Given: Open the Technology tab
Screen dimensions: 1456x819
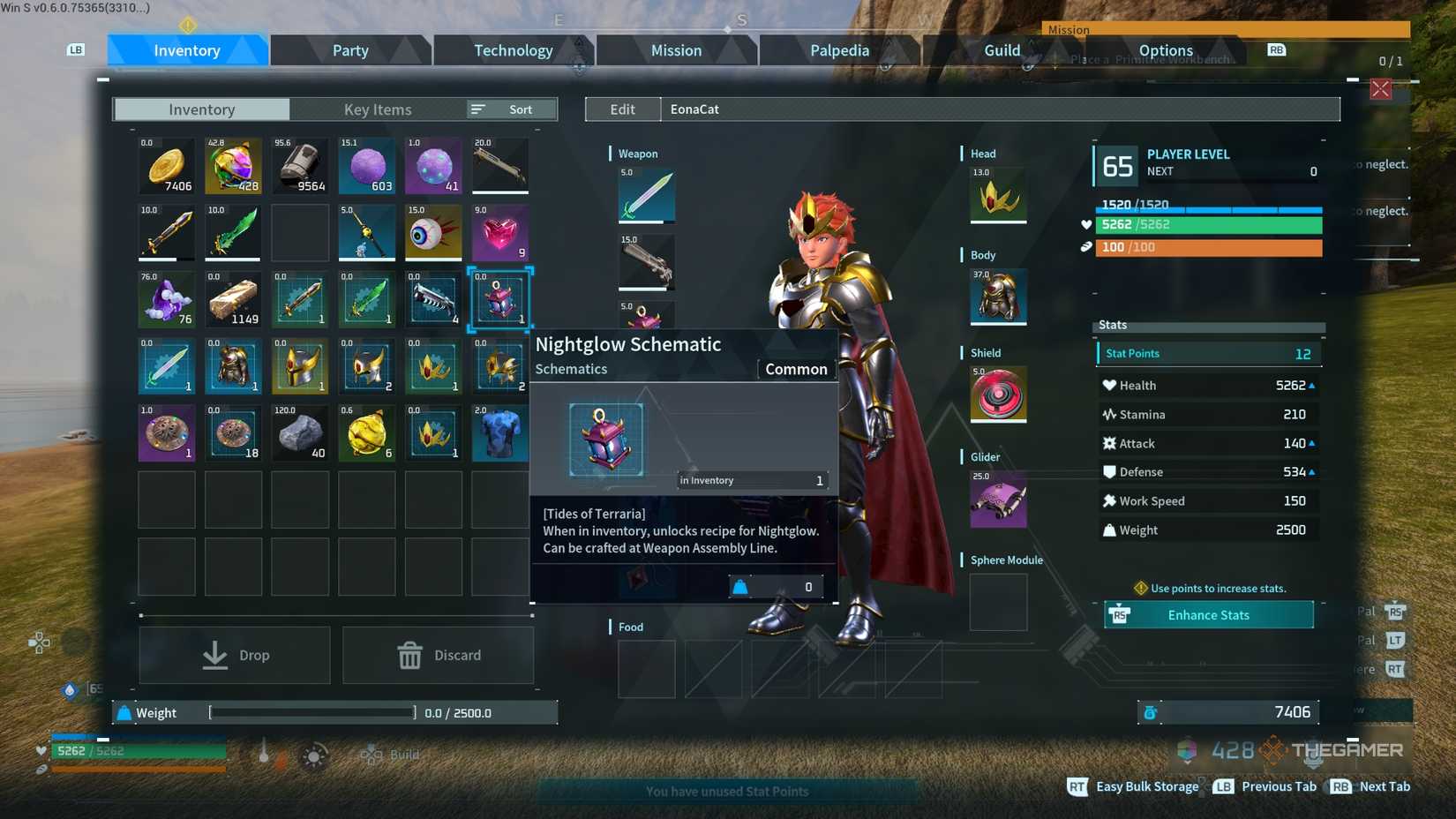Looking at the screenshot, I should coord(513,50).
